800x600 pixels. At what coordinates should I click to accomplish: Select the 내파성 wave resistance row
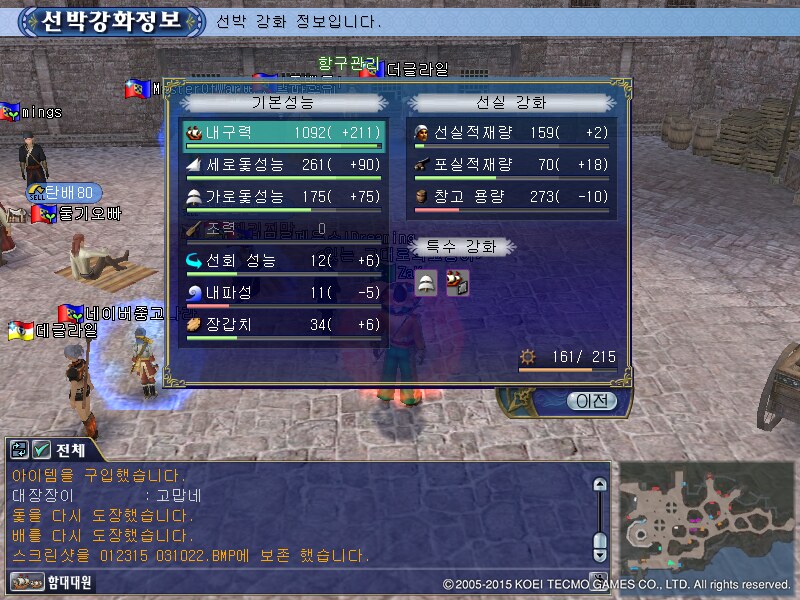pos(284,292)
